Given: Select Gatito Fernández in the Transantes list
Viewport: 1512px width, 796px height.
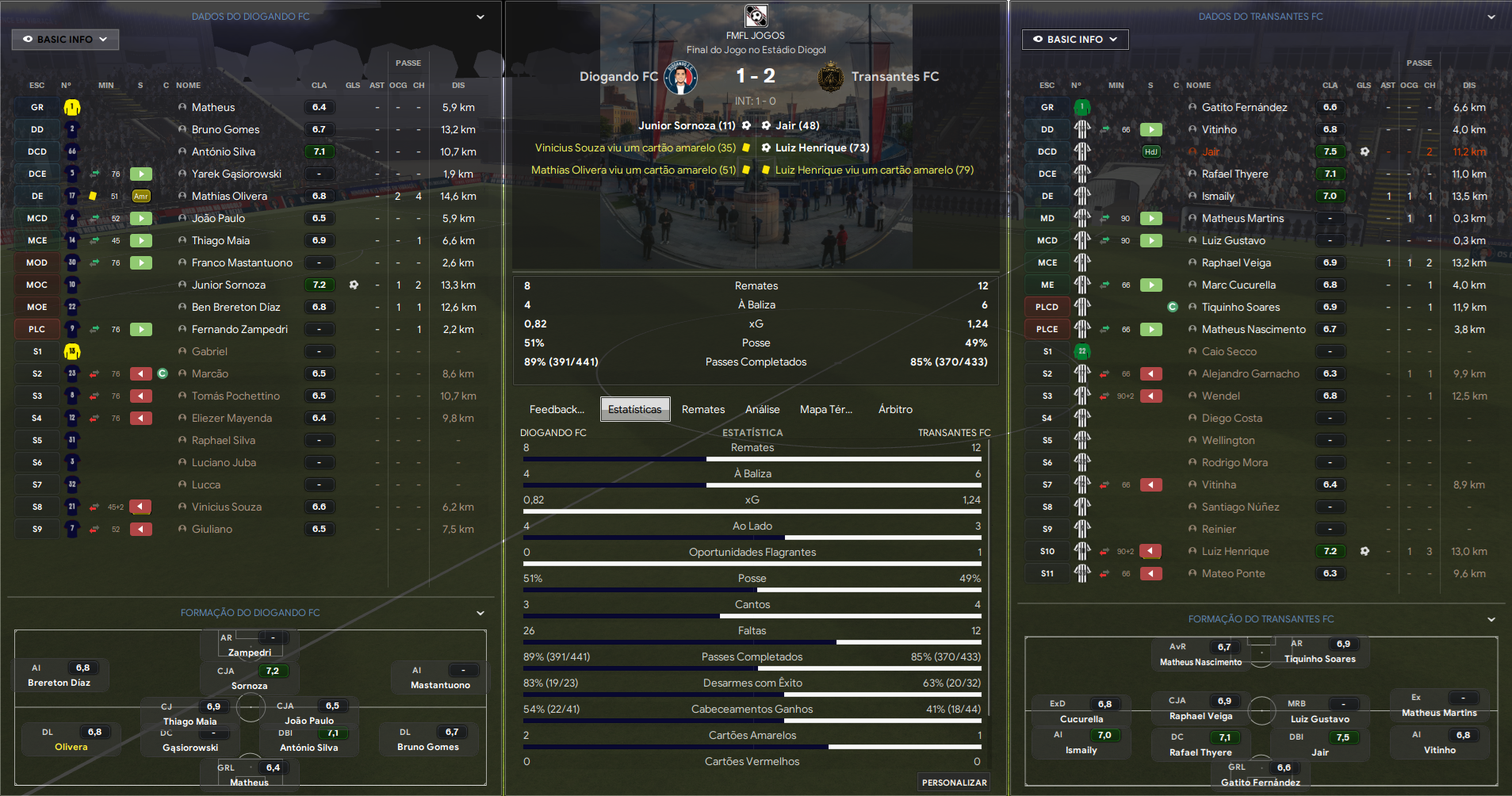Looking at the screenshot, I should pos(1244,107).
